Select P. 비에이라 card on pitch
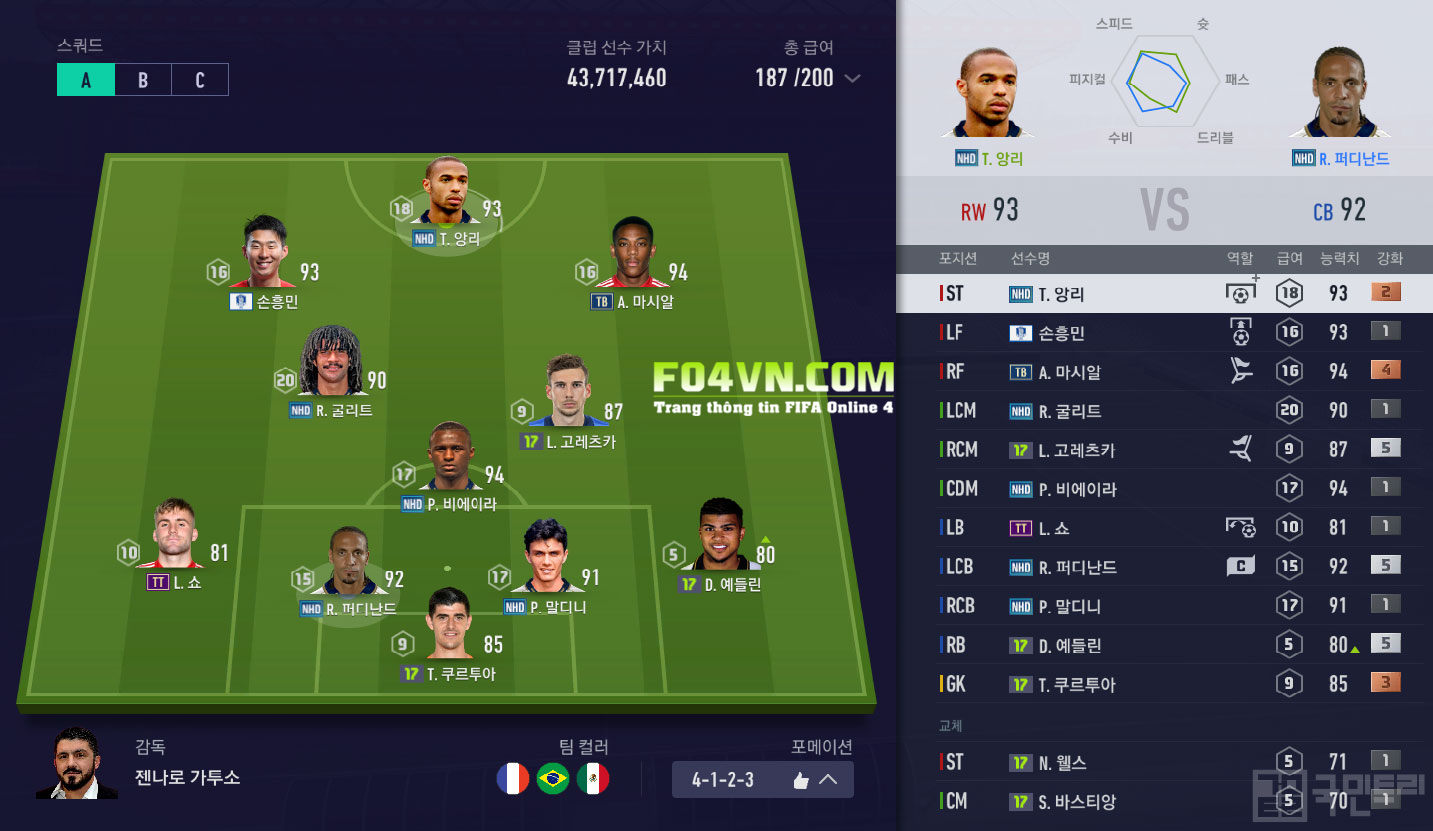1433x831 pixels. pyautogui.click(x=450, y=458)
